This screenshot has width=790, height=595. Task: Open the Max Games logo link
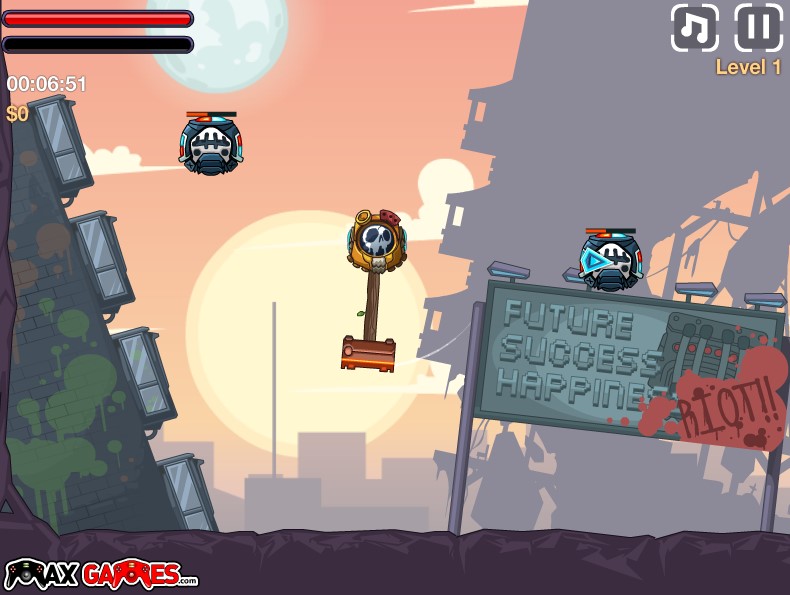click(101, 573)
